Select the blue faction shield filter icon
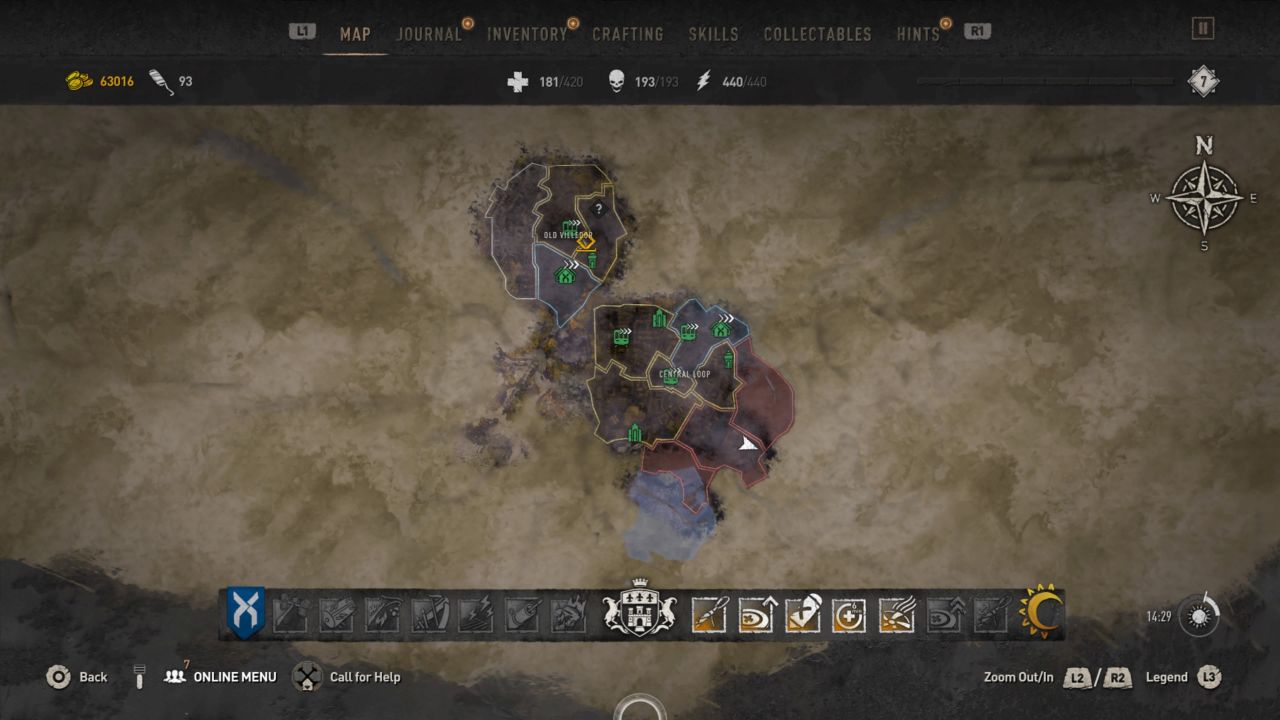1280x720 pixels. [x=246, y=611]
